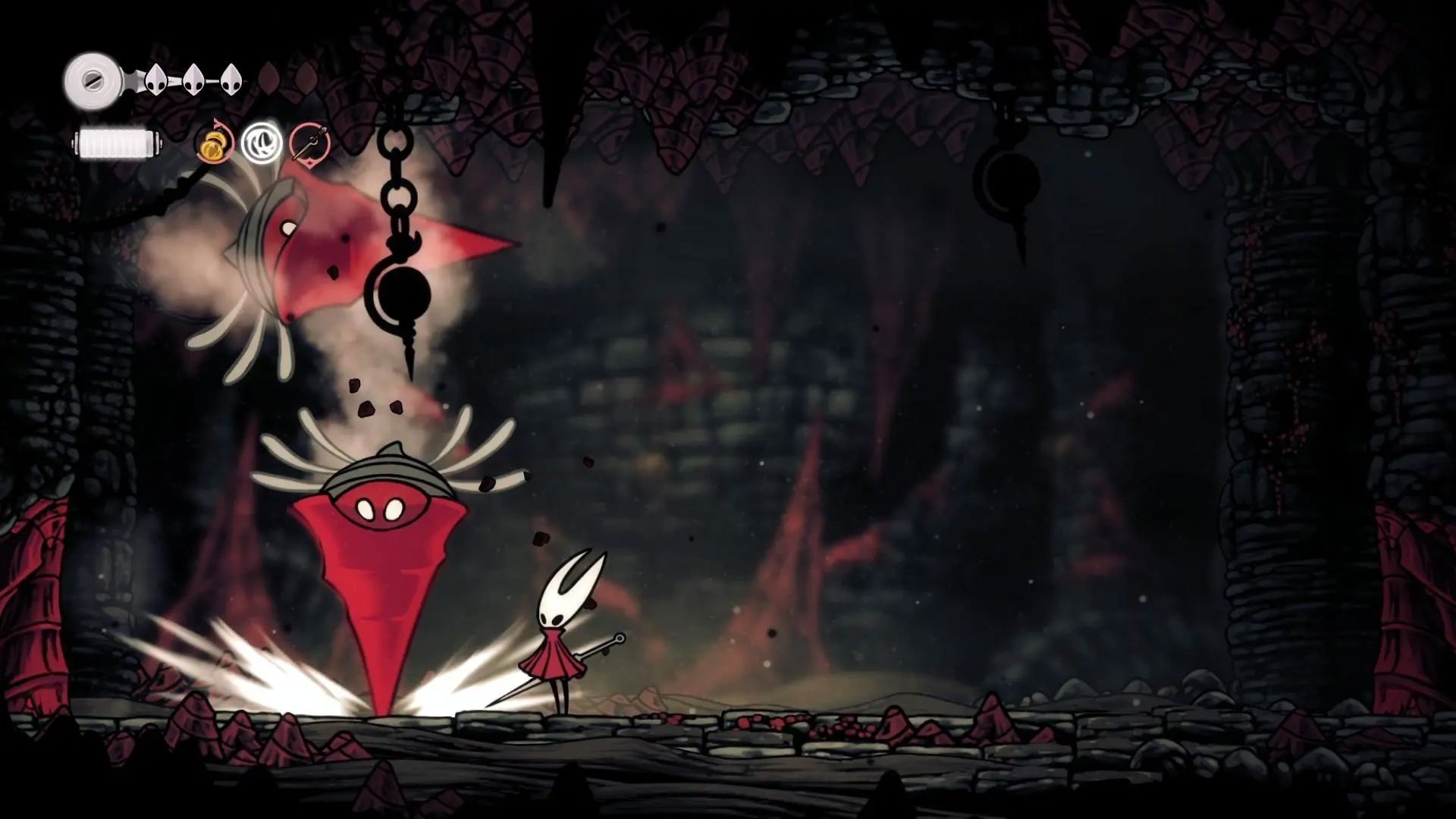The image size is (1456, 819).
Task: Select the golden bells tool icon
Action: 215,143
